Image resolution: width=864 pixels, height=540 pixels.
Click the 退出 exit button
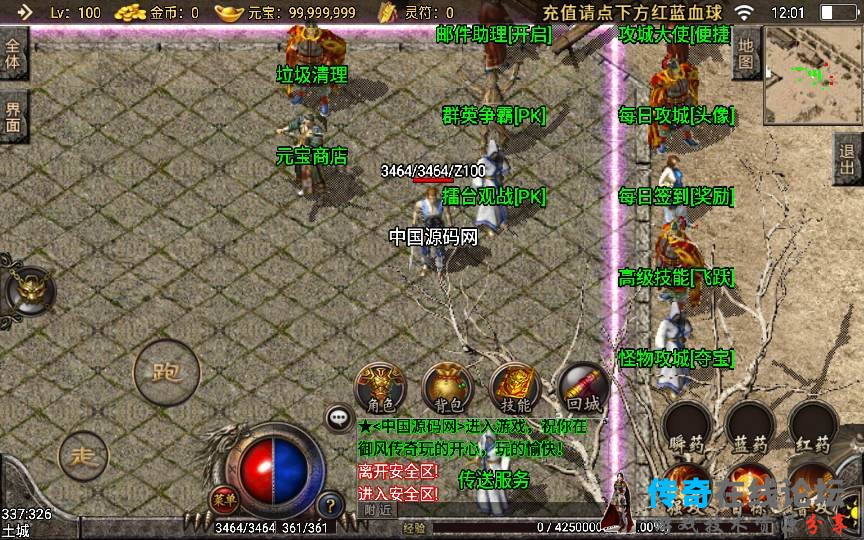[x=848, y=158]
